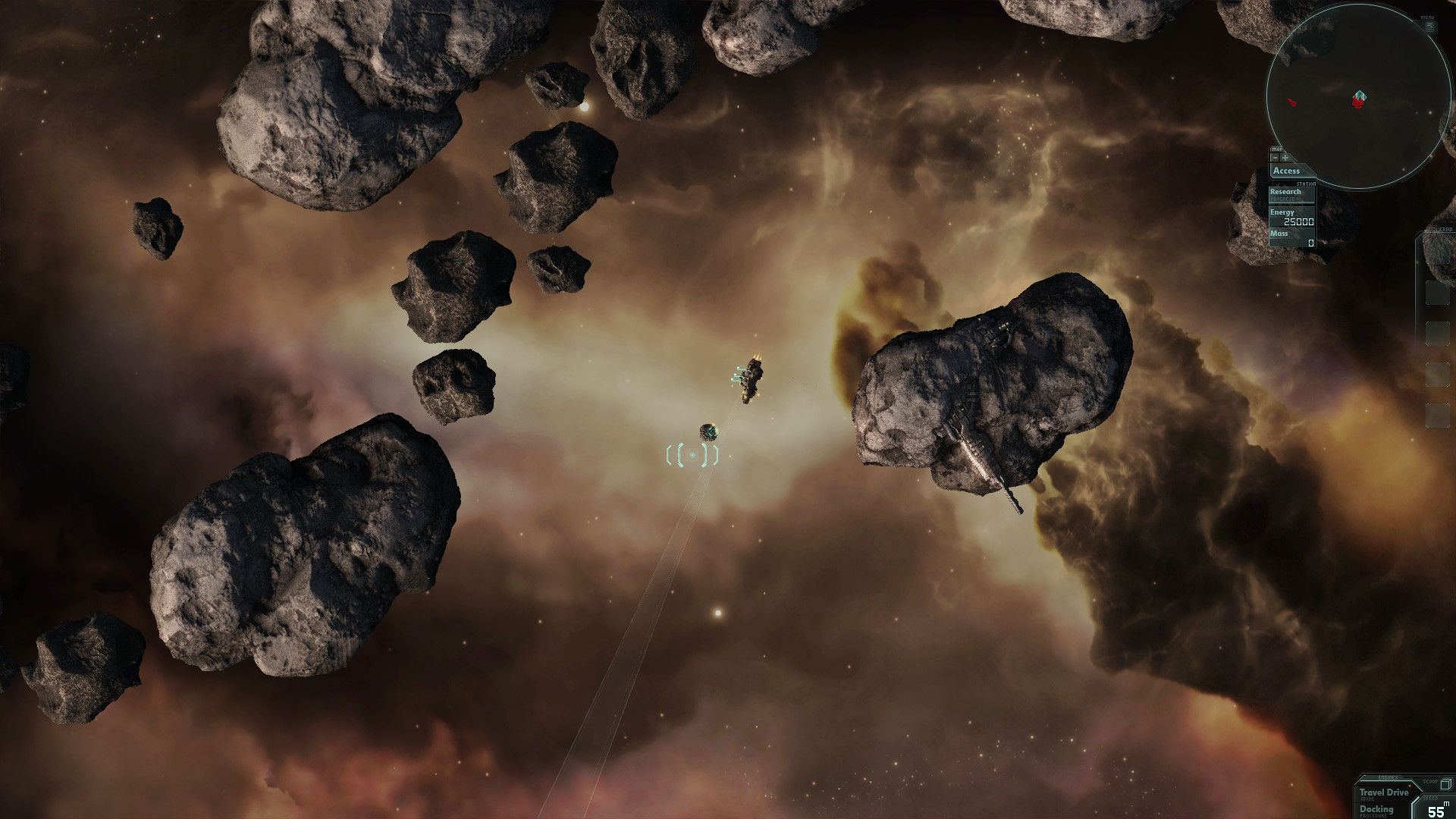Toggle Travel Drive engine mode
Viewport: 1456px width, 819px height.
[1384, 794]
